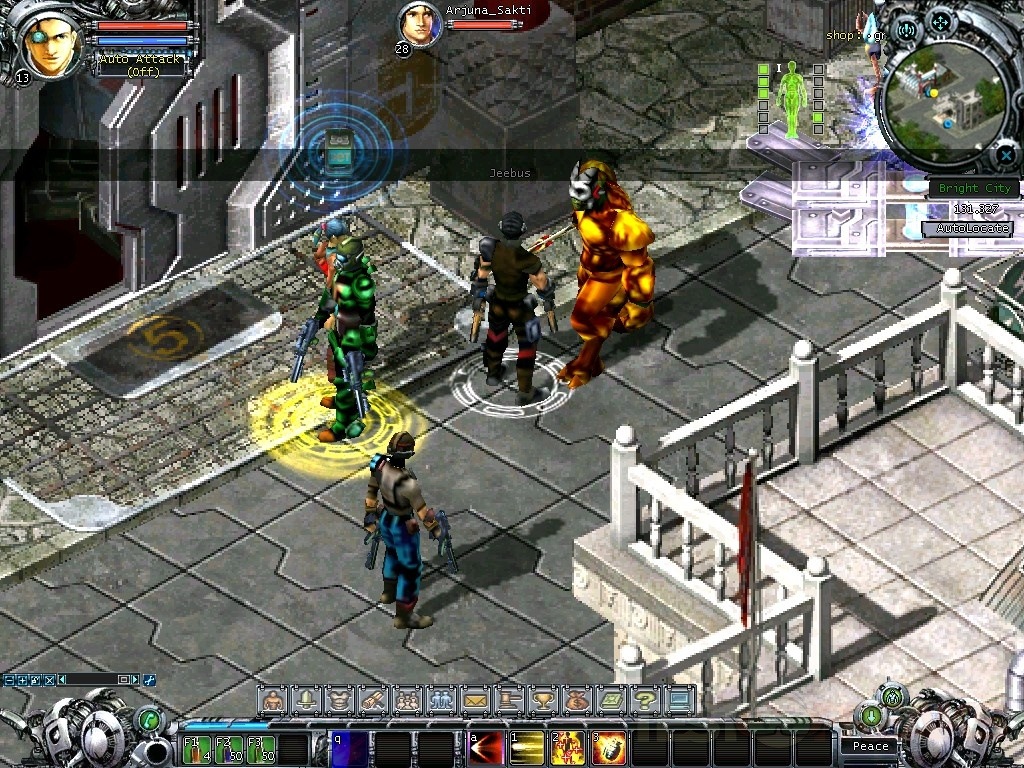
Task: Toggle the Peace combat mode button
Action: 870,746
